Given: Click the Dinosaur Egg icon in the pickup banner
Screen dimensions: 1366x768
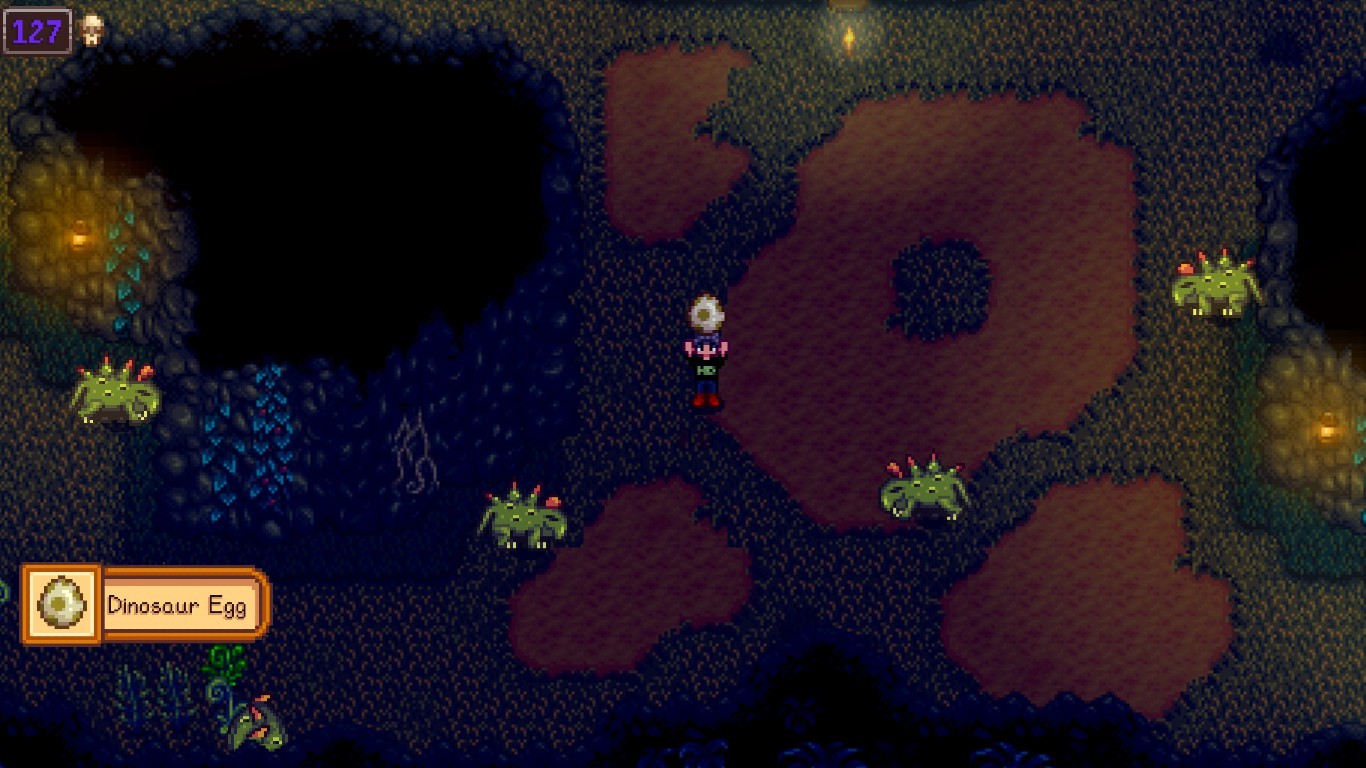Looking at the screenshot, I should point(60,604).
